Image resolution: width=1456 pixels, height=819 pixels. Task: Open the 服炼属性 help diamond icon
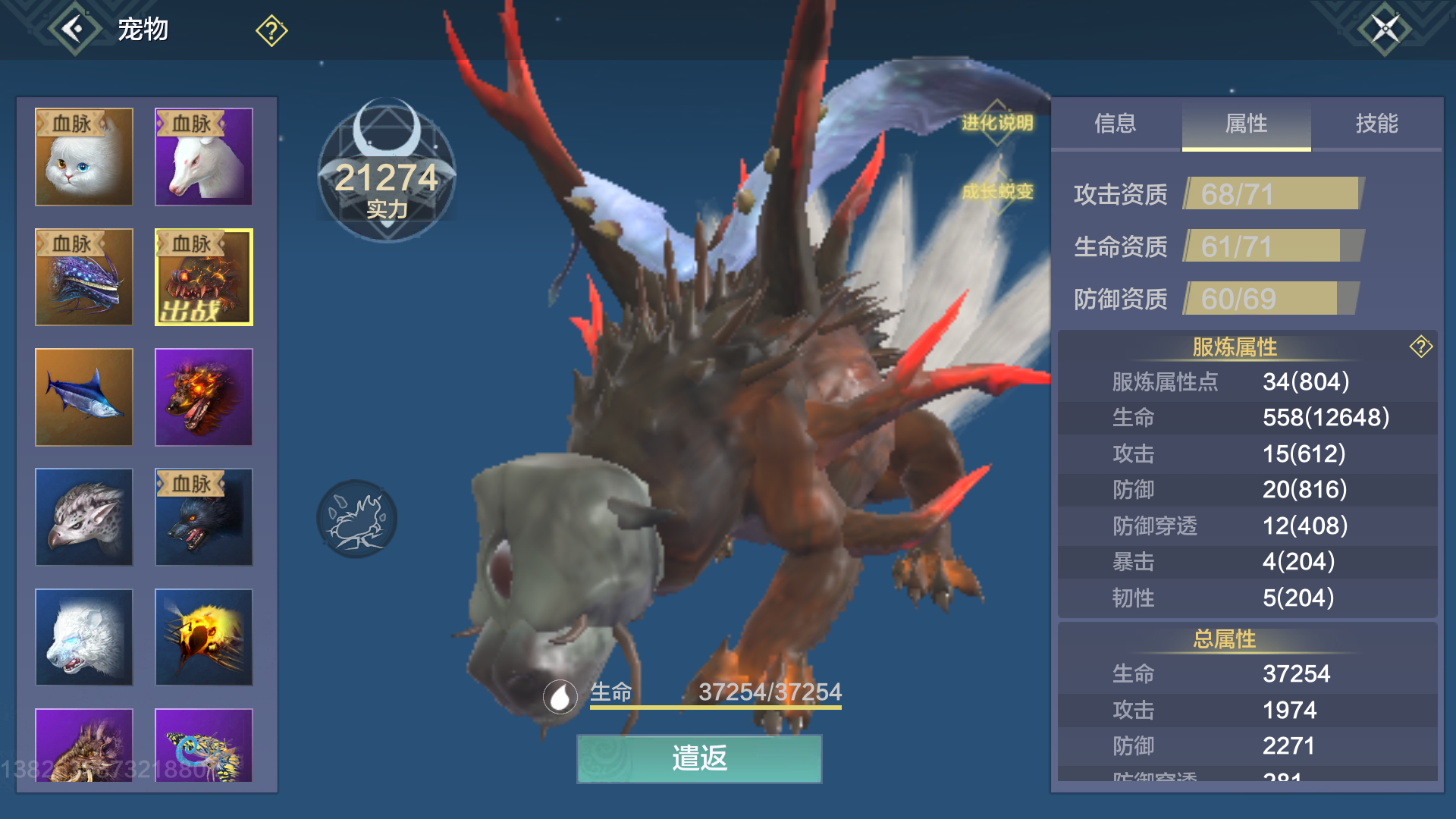click(x=1420, y=346)
